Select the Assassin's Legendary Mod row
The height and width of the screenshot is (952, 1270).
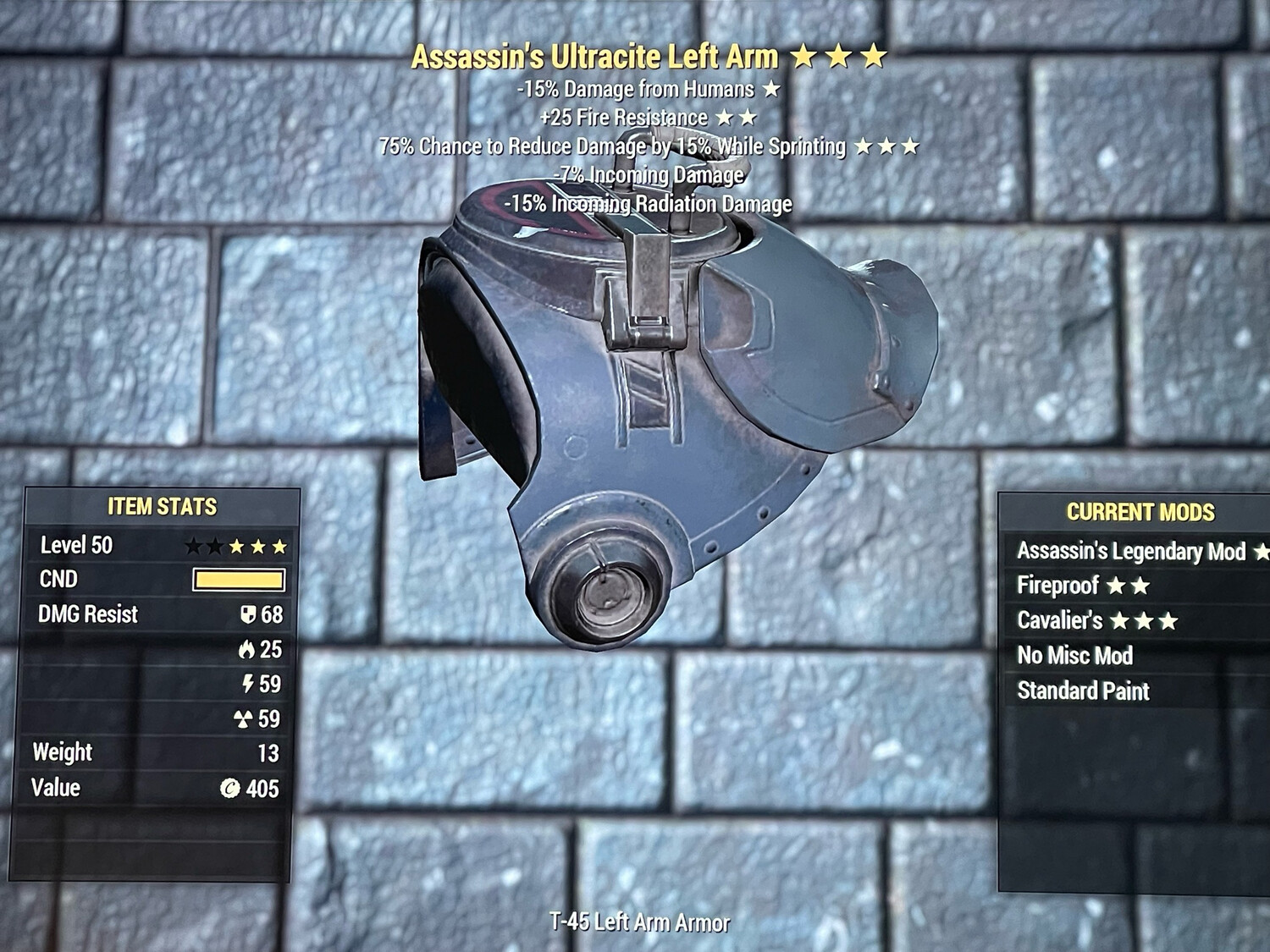click(1130, 552)
